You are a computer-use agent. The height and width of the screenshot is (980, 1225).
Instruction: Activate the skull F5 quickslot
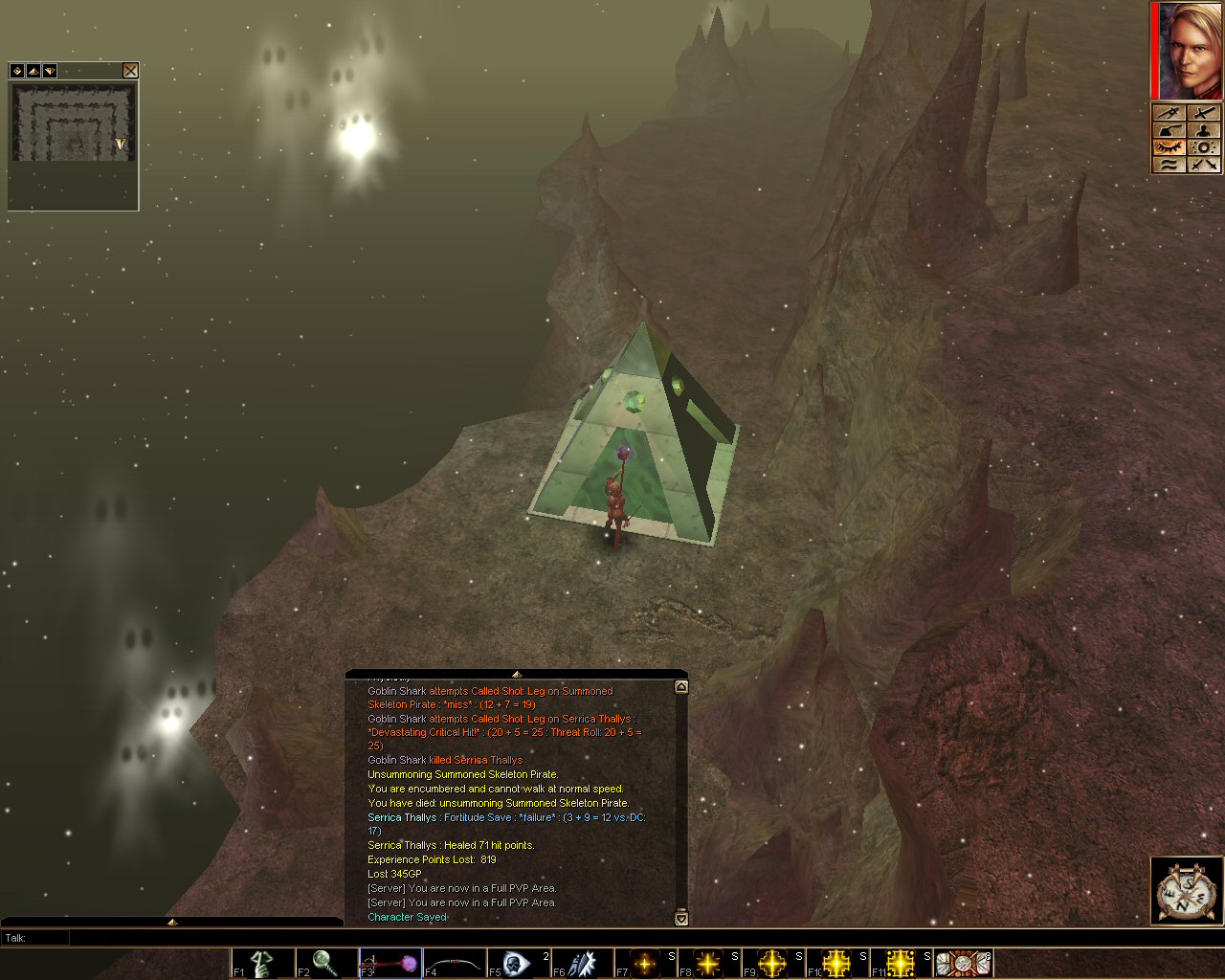pyautogui.click(x=518, y=963)
